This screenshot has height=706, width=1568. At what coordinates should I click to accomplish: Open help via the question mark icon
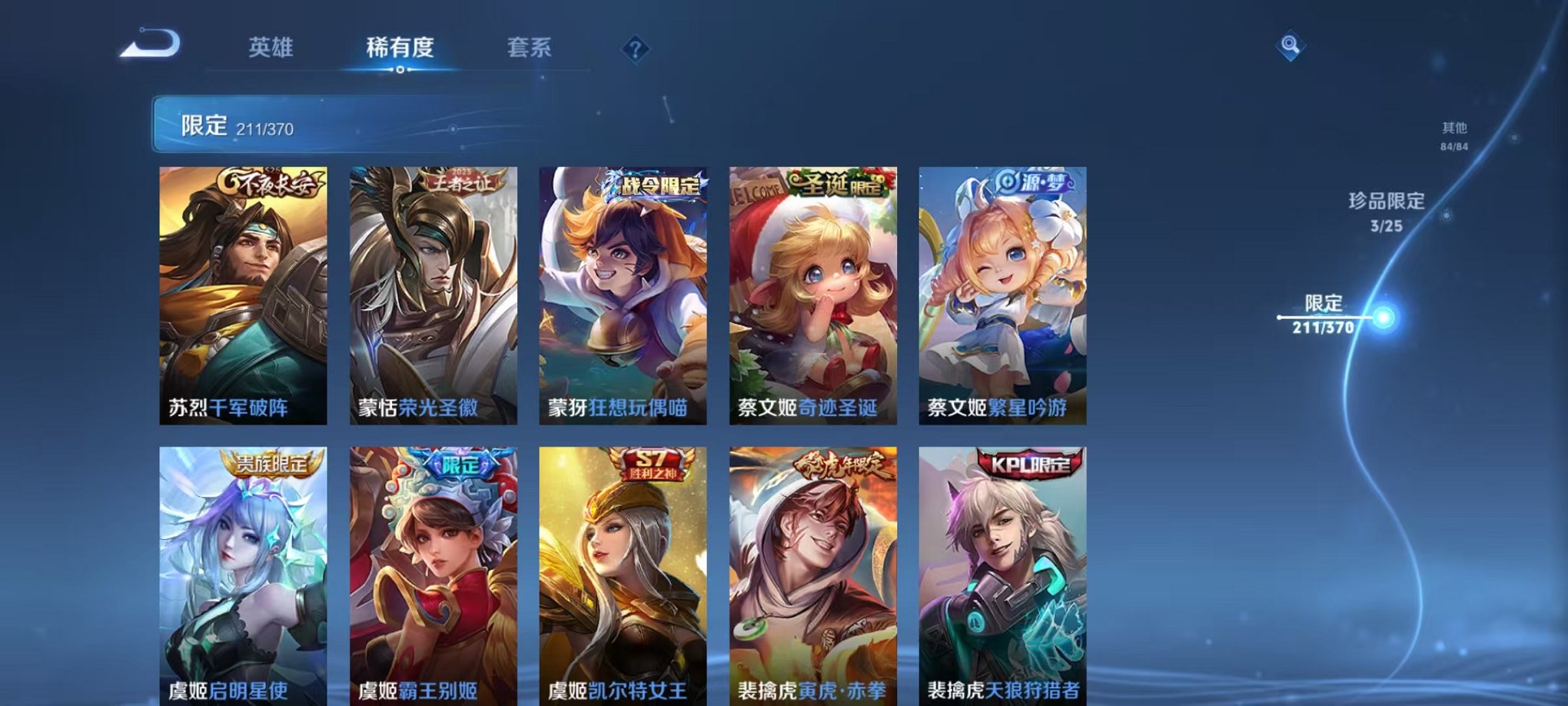point(635,49)
